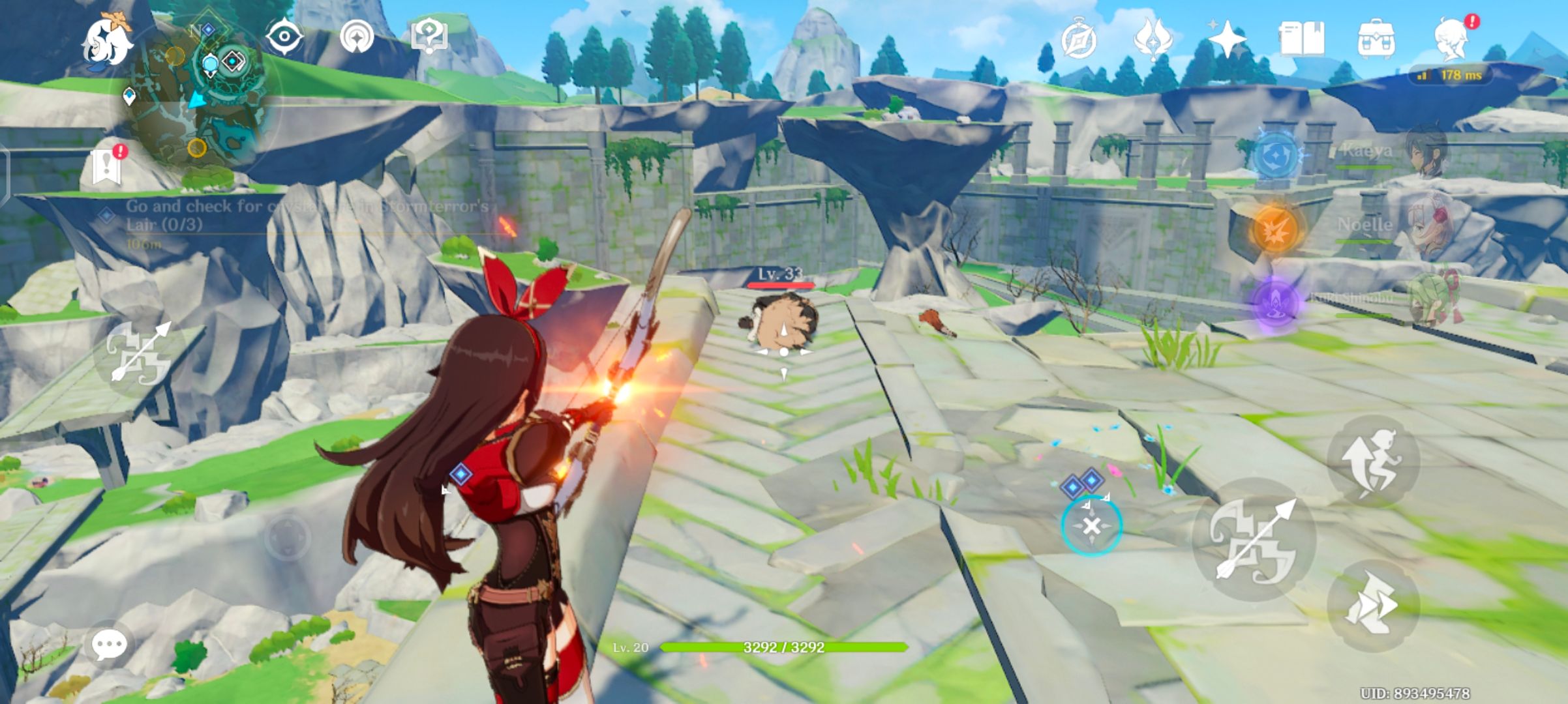Track the Stormterror's Lair quest objective
Image resolution: width=1568 pixels, height=704 pixels.
click(x=307, y=216)
